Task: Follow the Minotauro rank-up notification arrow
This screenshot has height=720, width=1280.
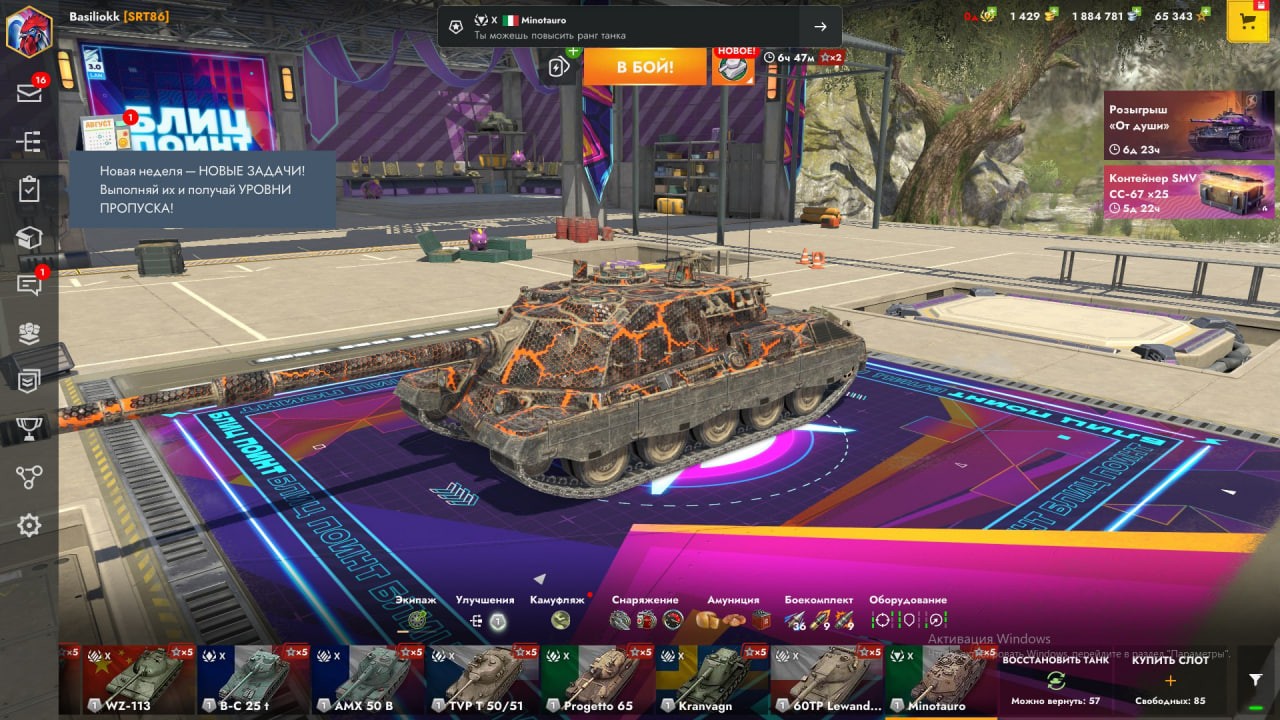Action: point(820,27)
